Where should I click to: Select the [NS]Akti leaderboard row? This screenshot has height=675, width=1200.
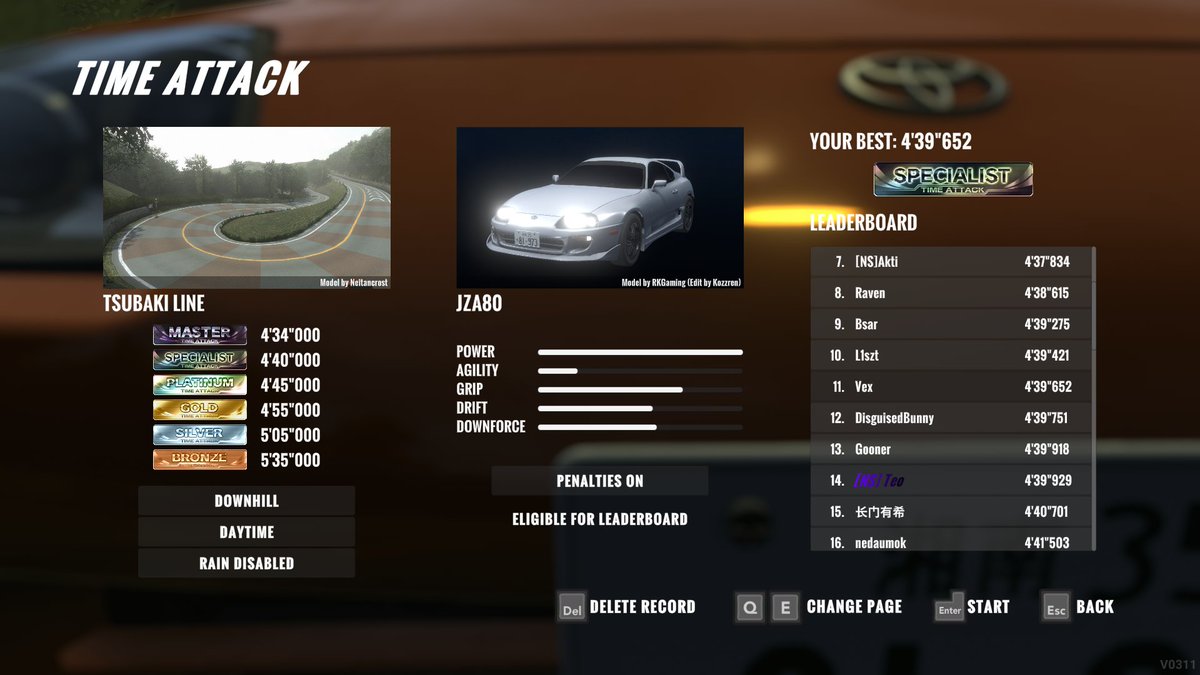pyautogui.click(x=950, y=262)
